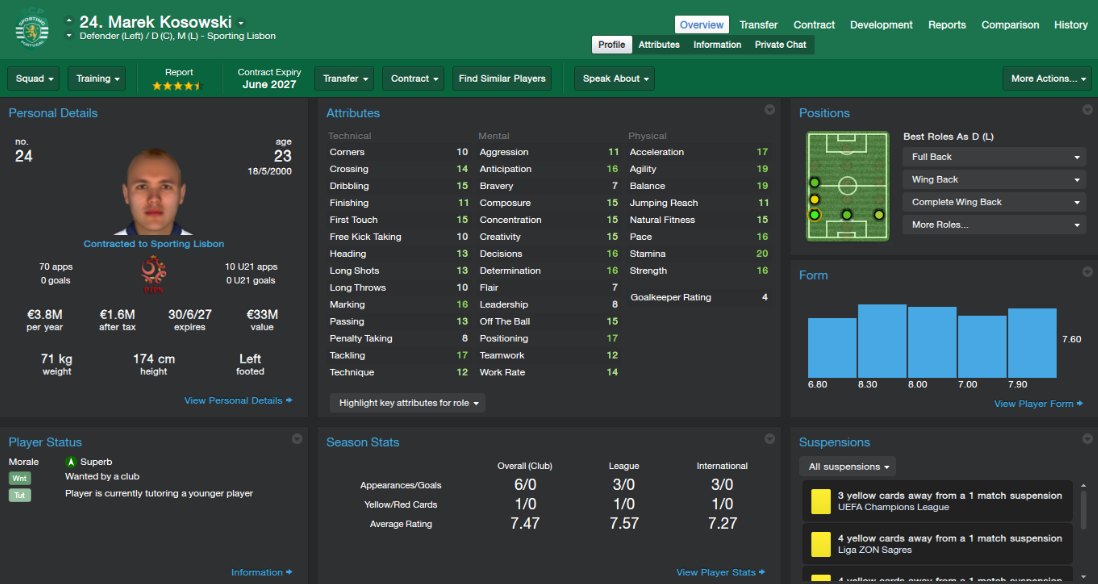
Task: Open the Private Chat sub-tab
Action: (780, 45)
